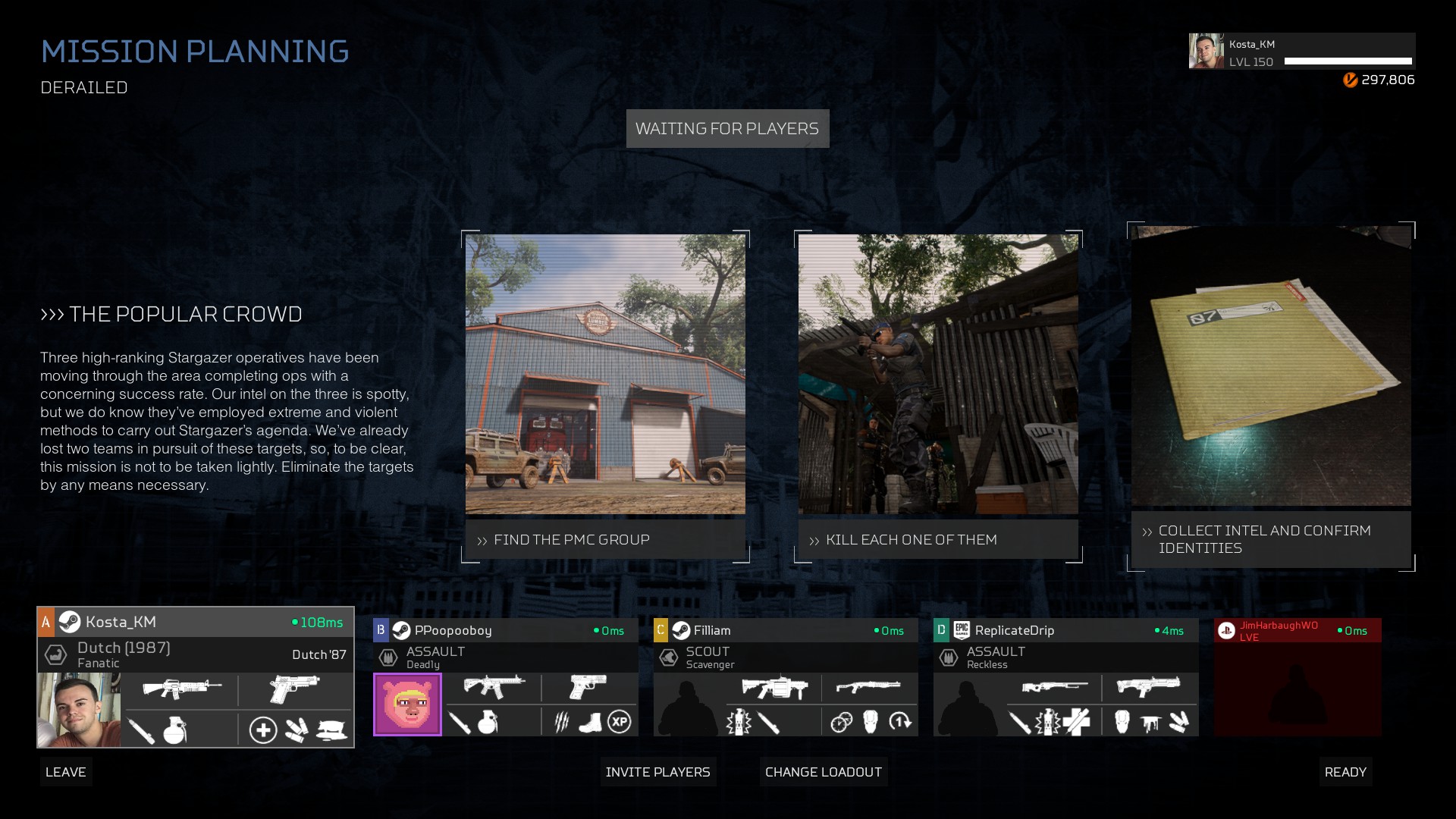
Task: Mark yourself as Ready
Action: (1345, 772)
